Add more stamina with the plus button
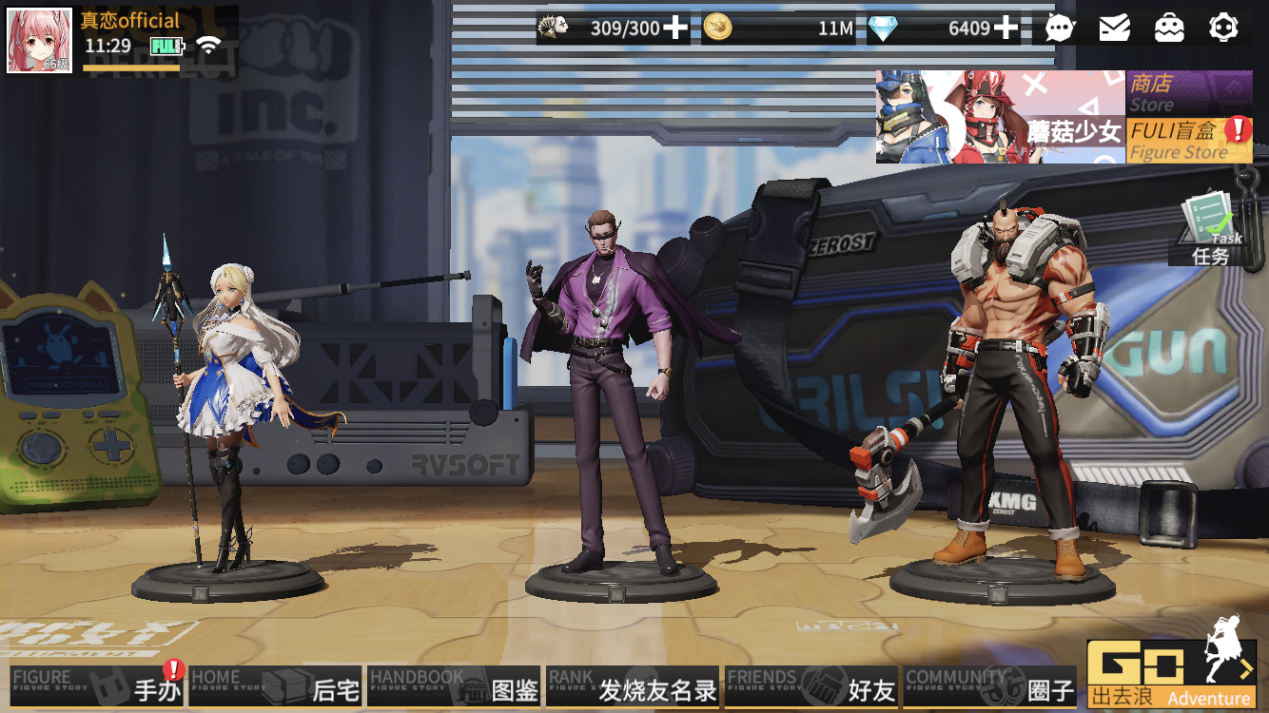 point(676,28)
